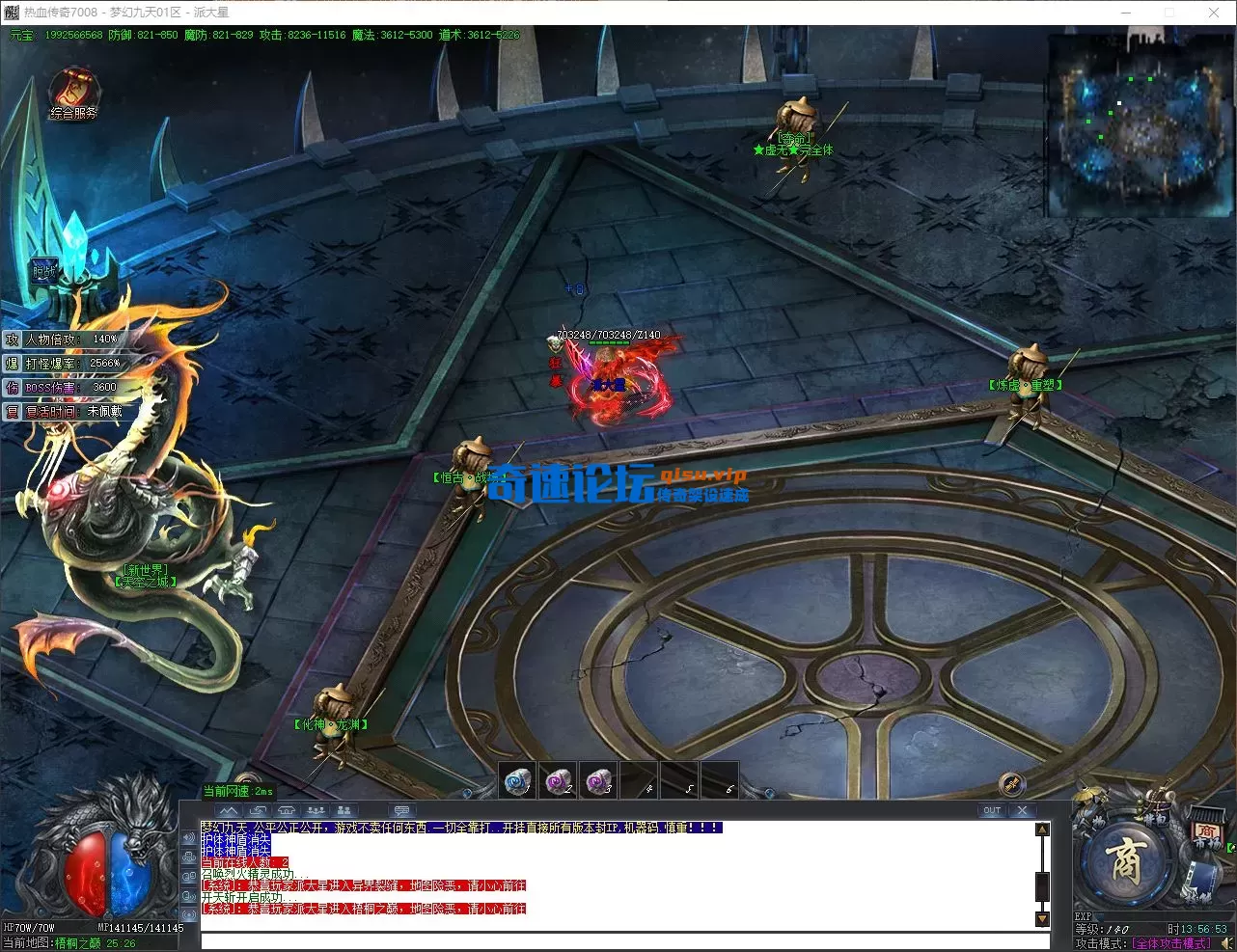Use the blue swirl item in hotbar slot 1
The image size is (1237, 952).
[x=518, y=780]
